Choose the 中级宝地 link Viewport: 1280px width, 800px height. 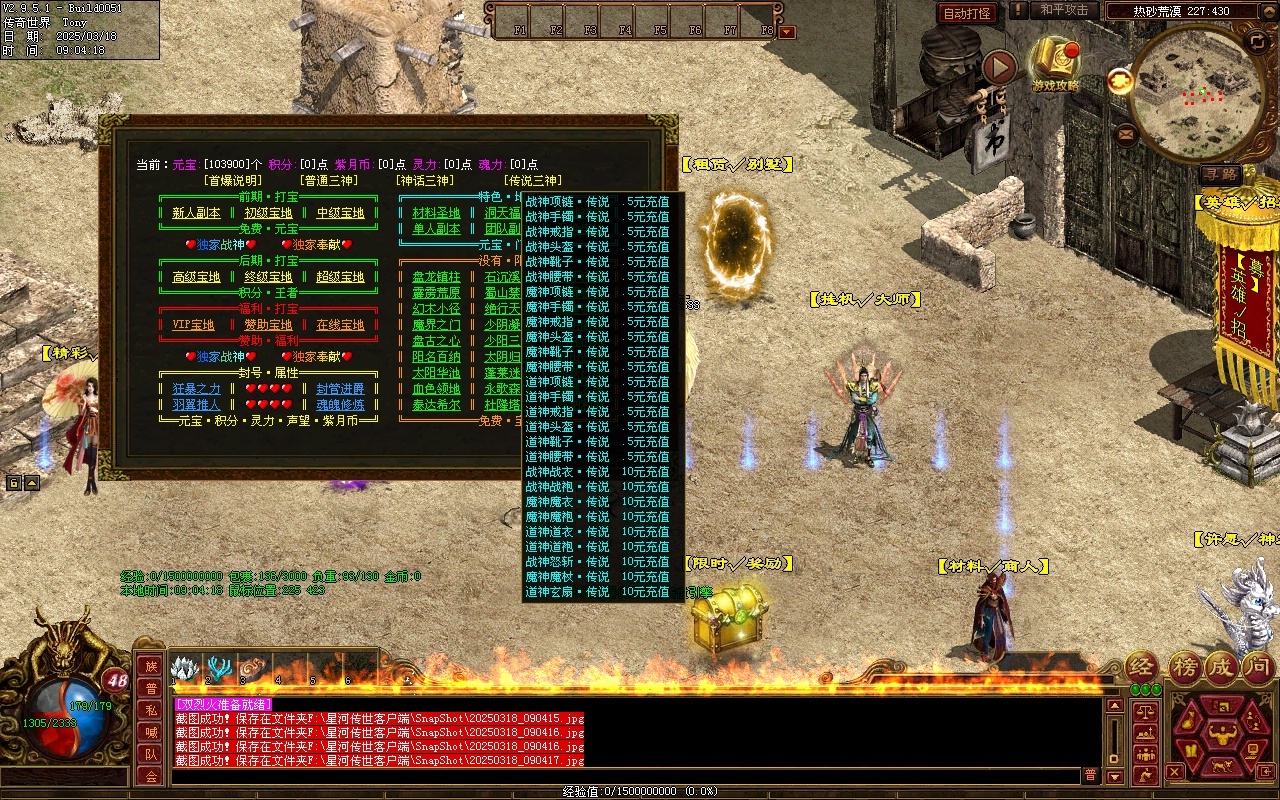[x=340, y=213]
